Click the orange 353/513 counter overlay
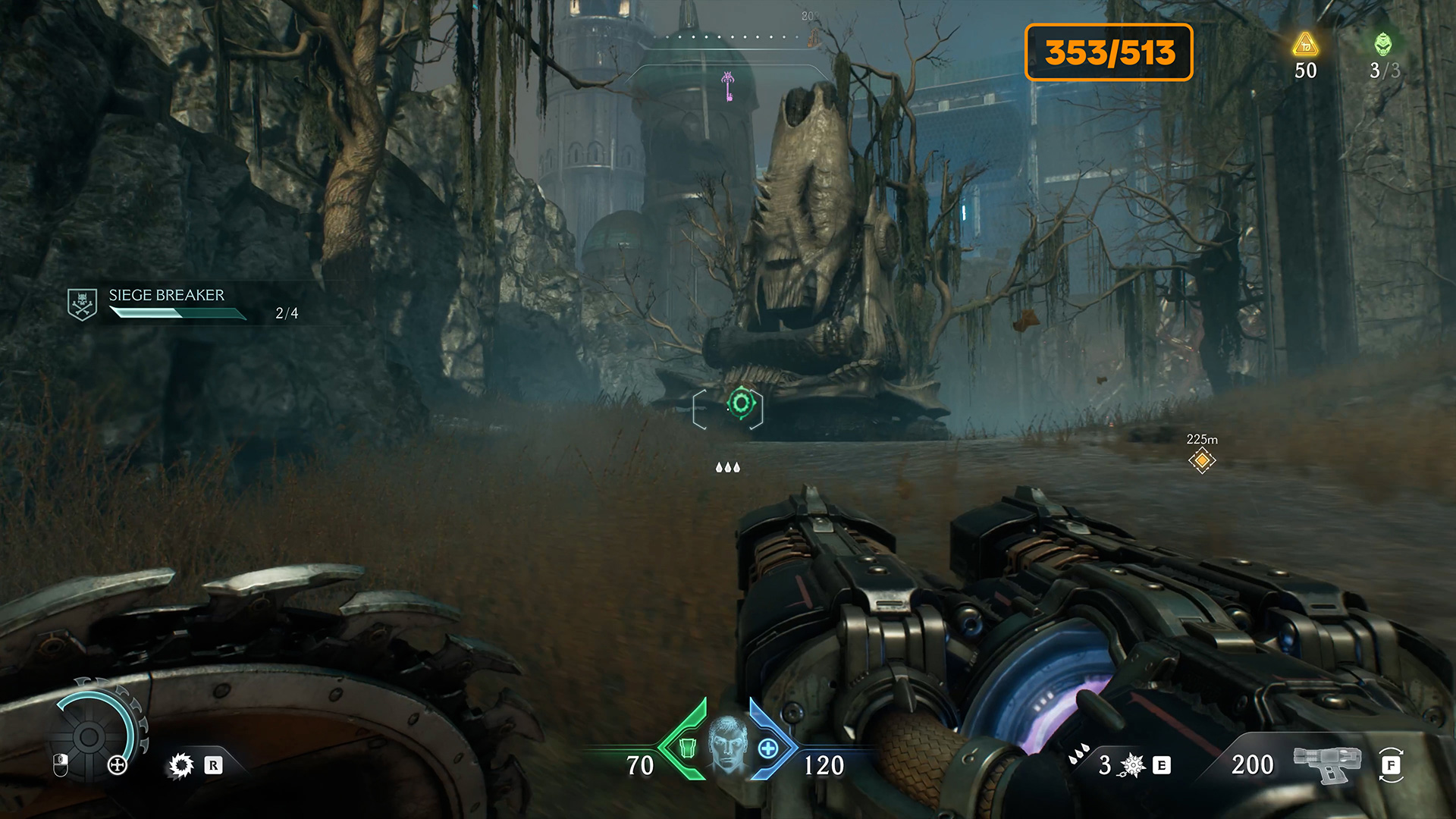Viewport: 1456px width, 819px height. [x=1109, y=52]
